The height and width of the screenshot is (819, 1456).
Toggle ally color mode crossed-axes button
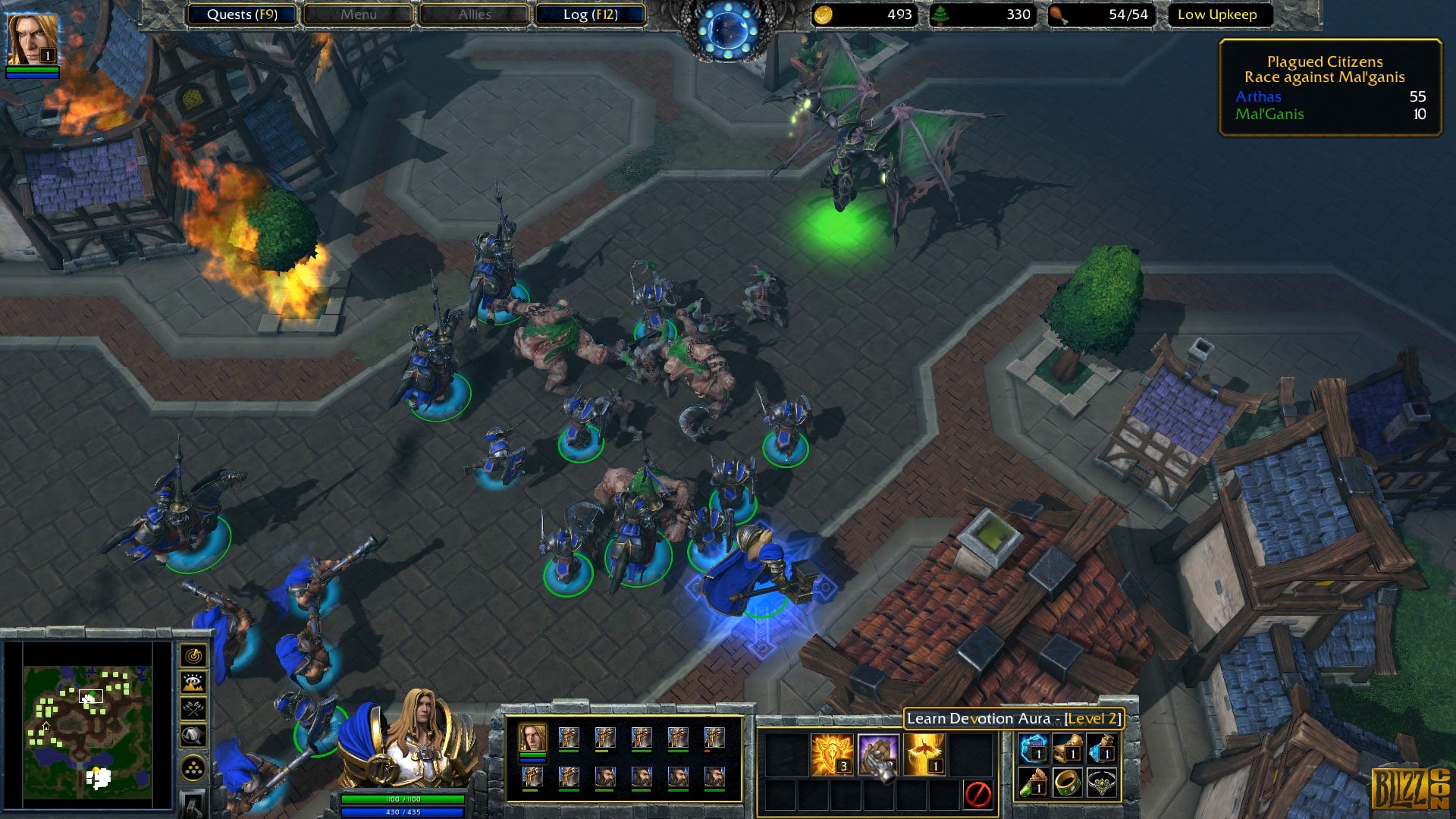(x=193, y=709)
